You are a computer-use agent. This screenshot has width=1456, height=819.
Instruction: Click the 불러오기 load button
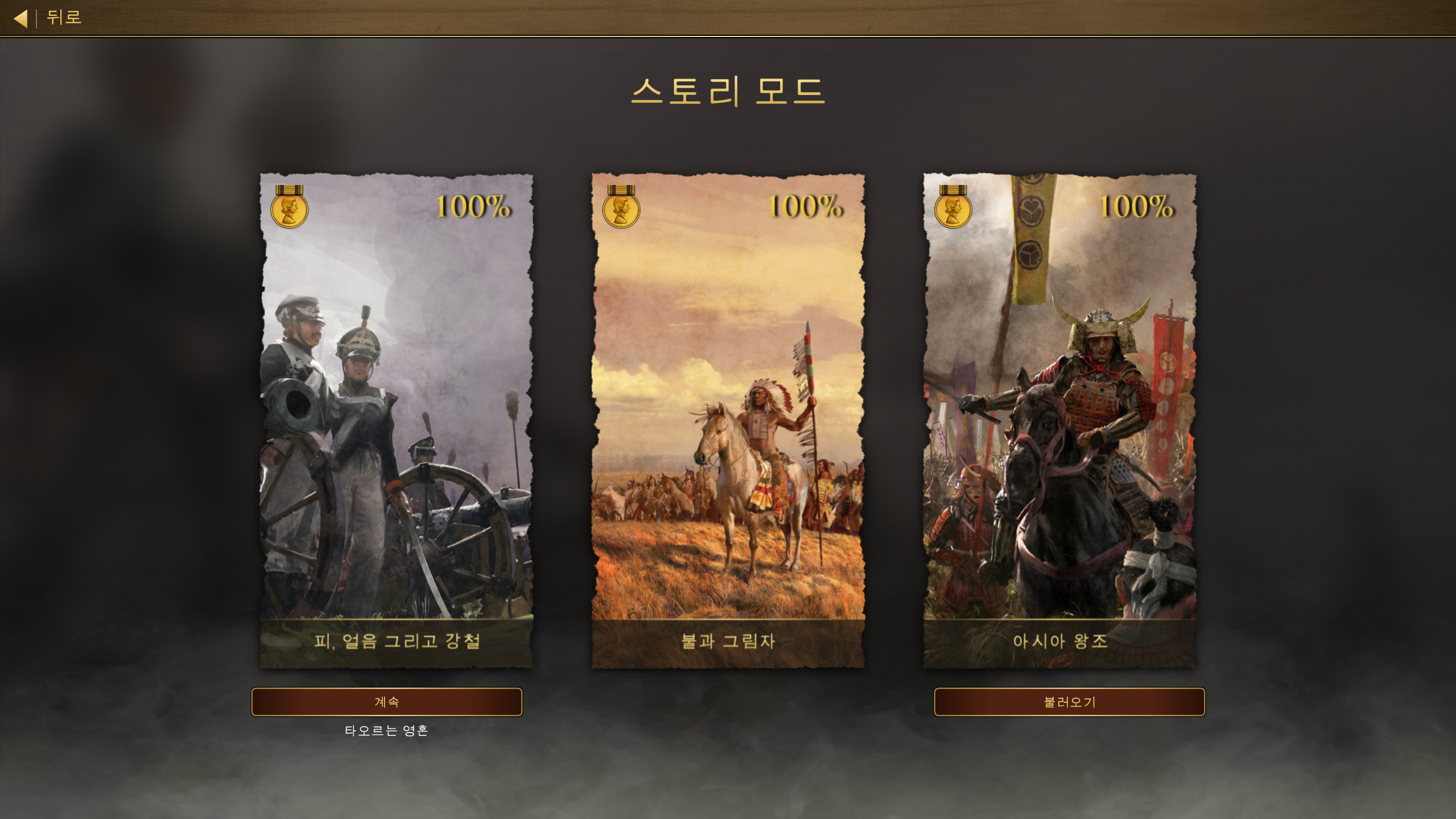[1069, 702]
